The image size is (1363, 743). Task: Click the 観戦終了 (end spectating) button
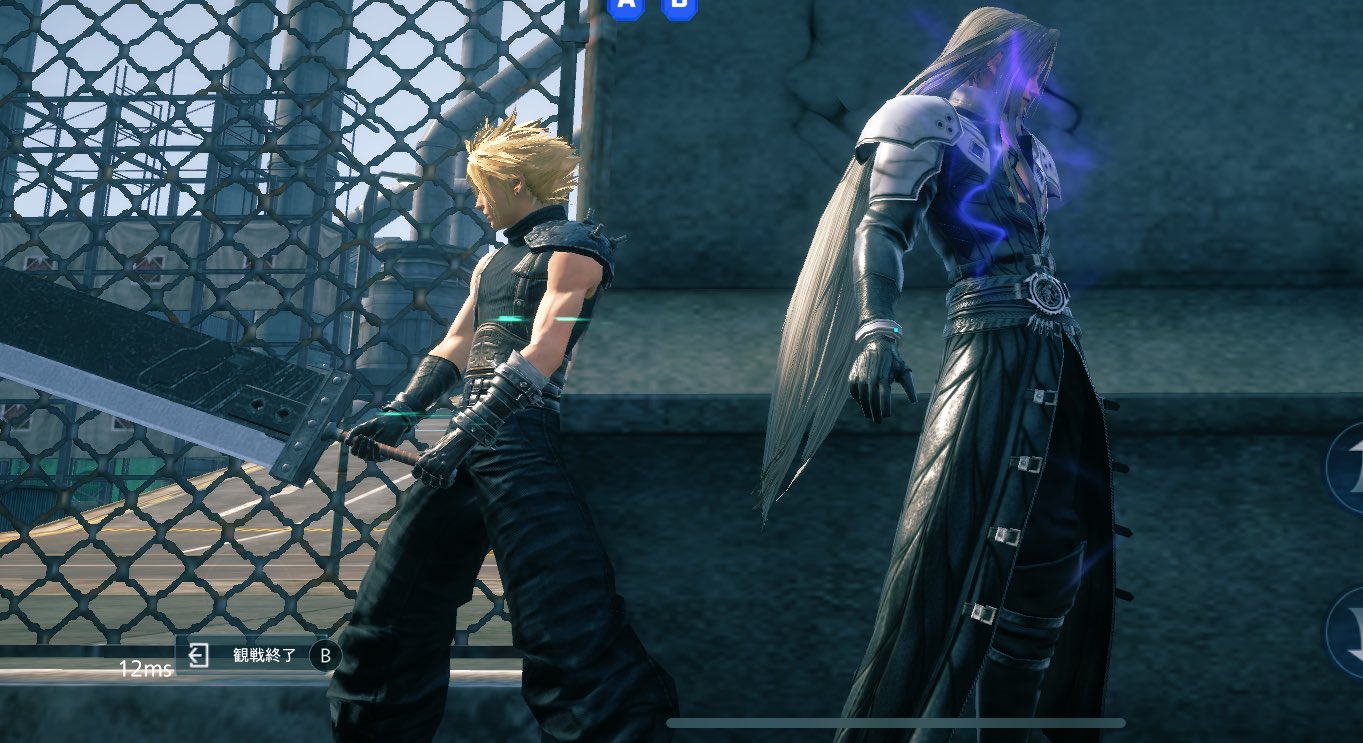[264, 656]
